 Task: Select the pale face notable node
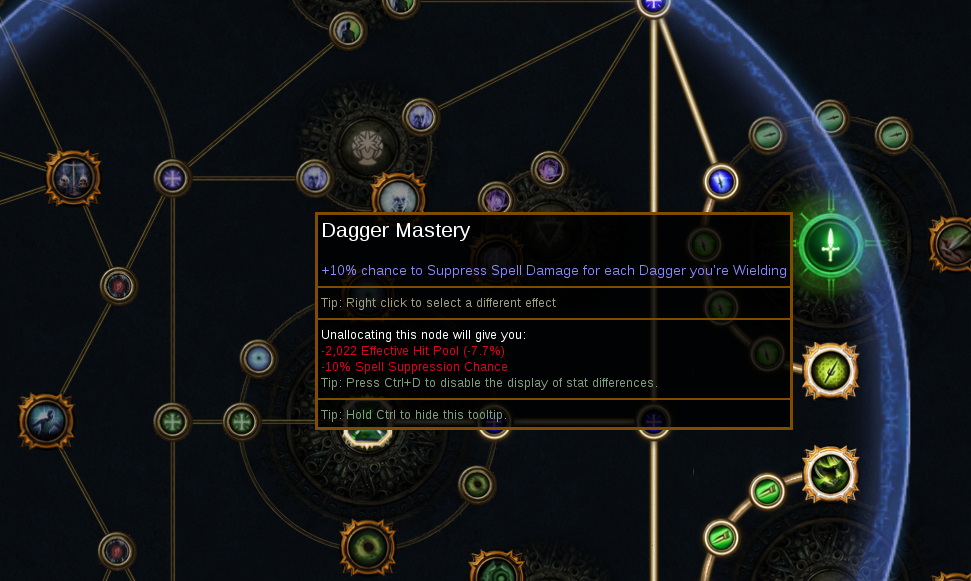398,198
